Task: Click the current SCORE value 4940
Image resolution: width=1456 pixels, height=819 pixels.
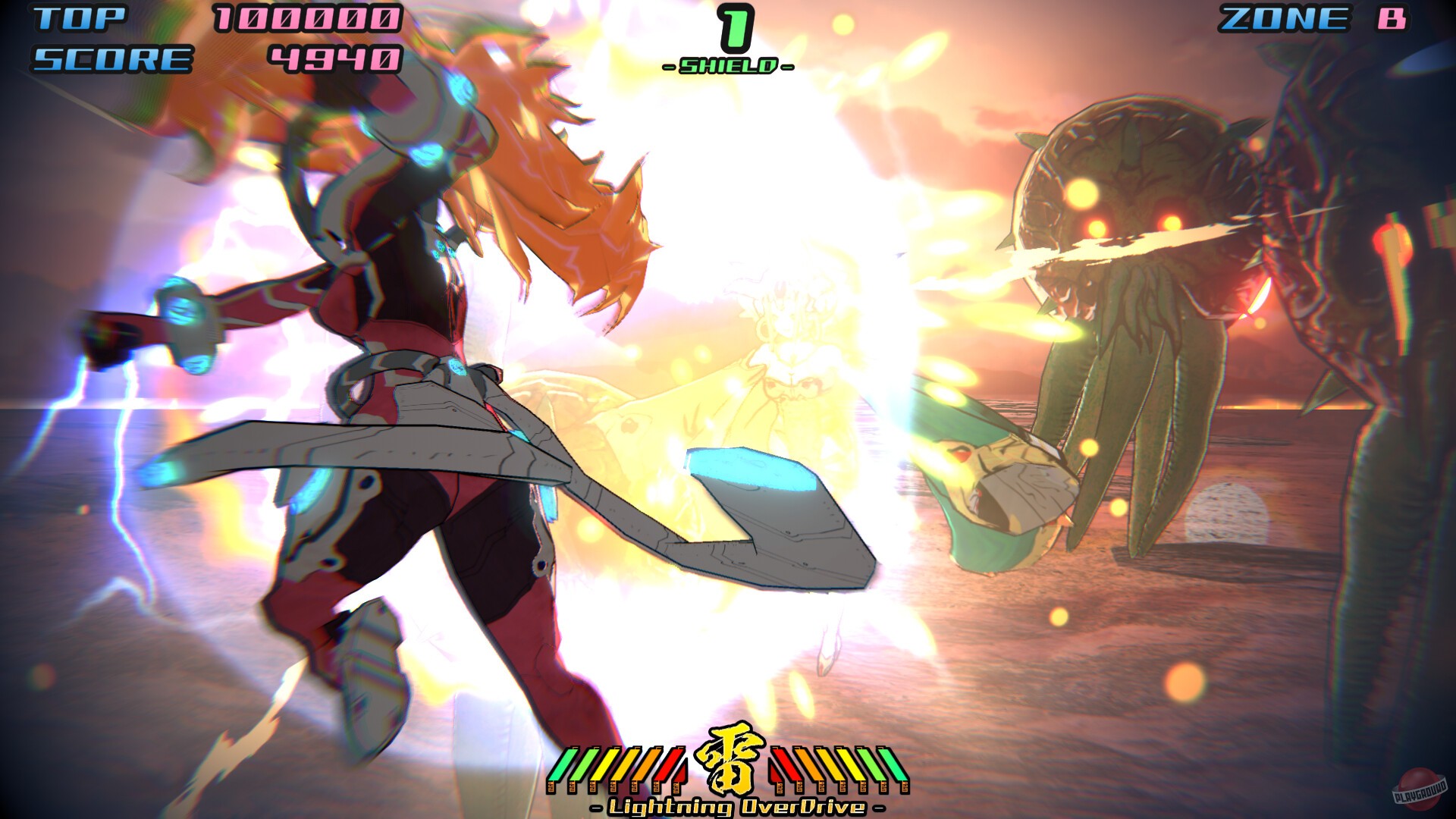Action: coord(334,58)
